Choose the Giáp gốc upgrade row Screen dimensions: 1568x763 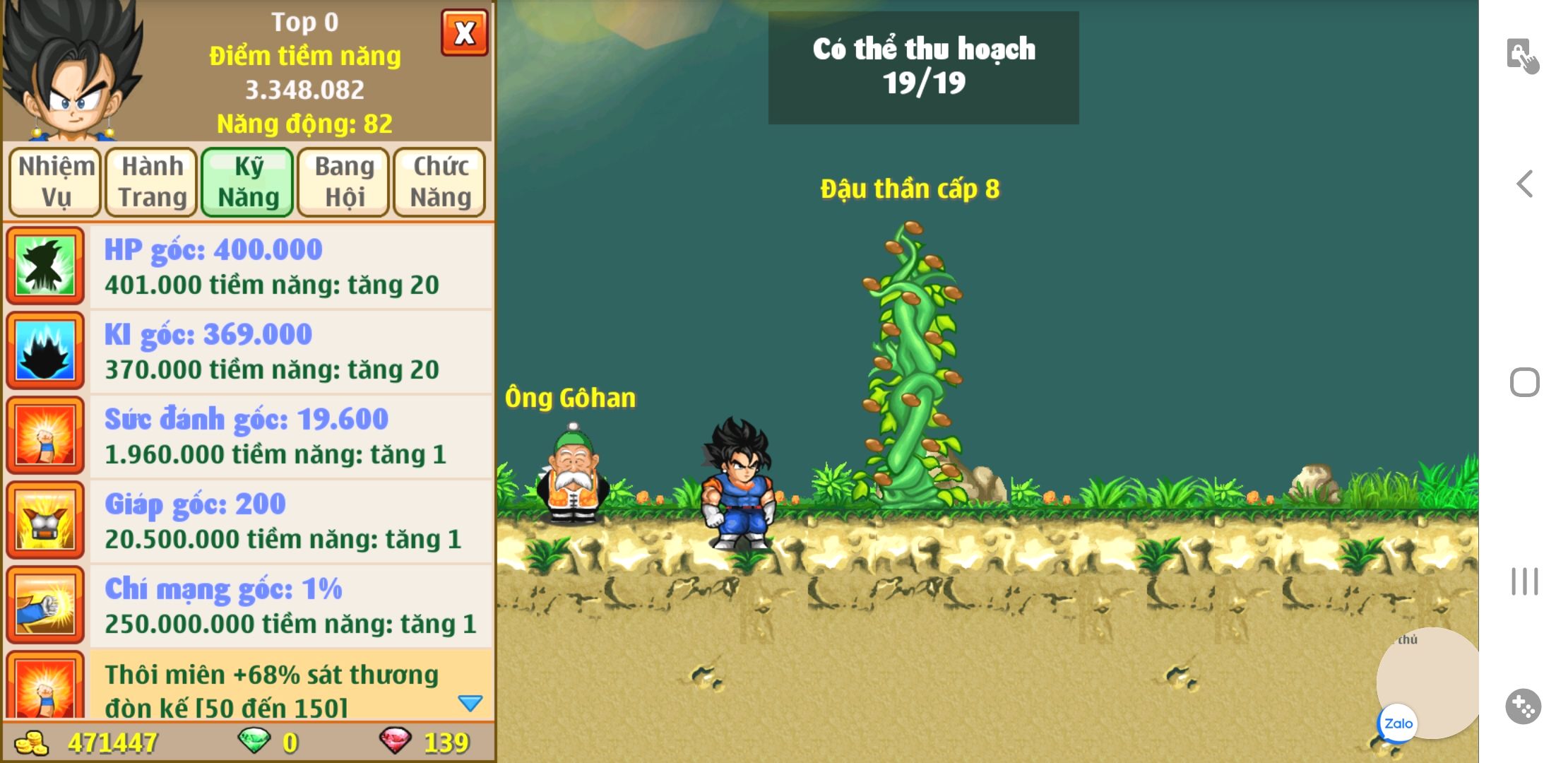click(290, 521)
